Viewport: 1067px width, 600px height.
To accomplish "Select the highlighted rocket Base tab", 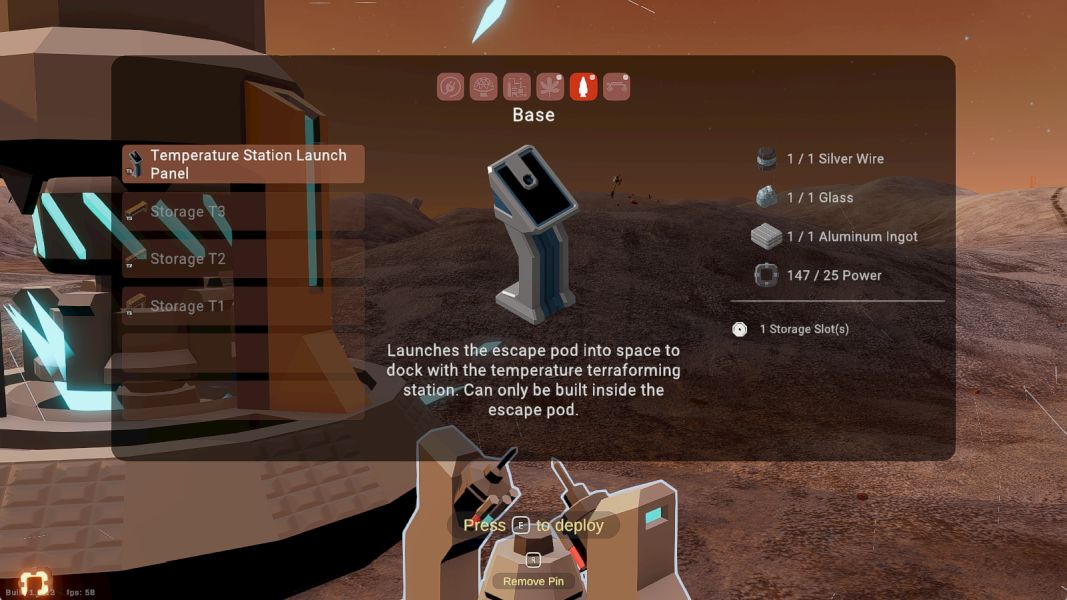I will point(583,87).
